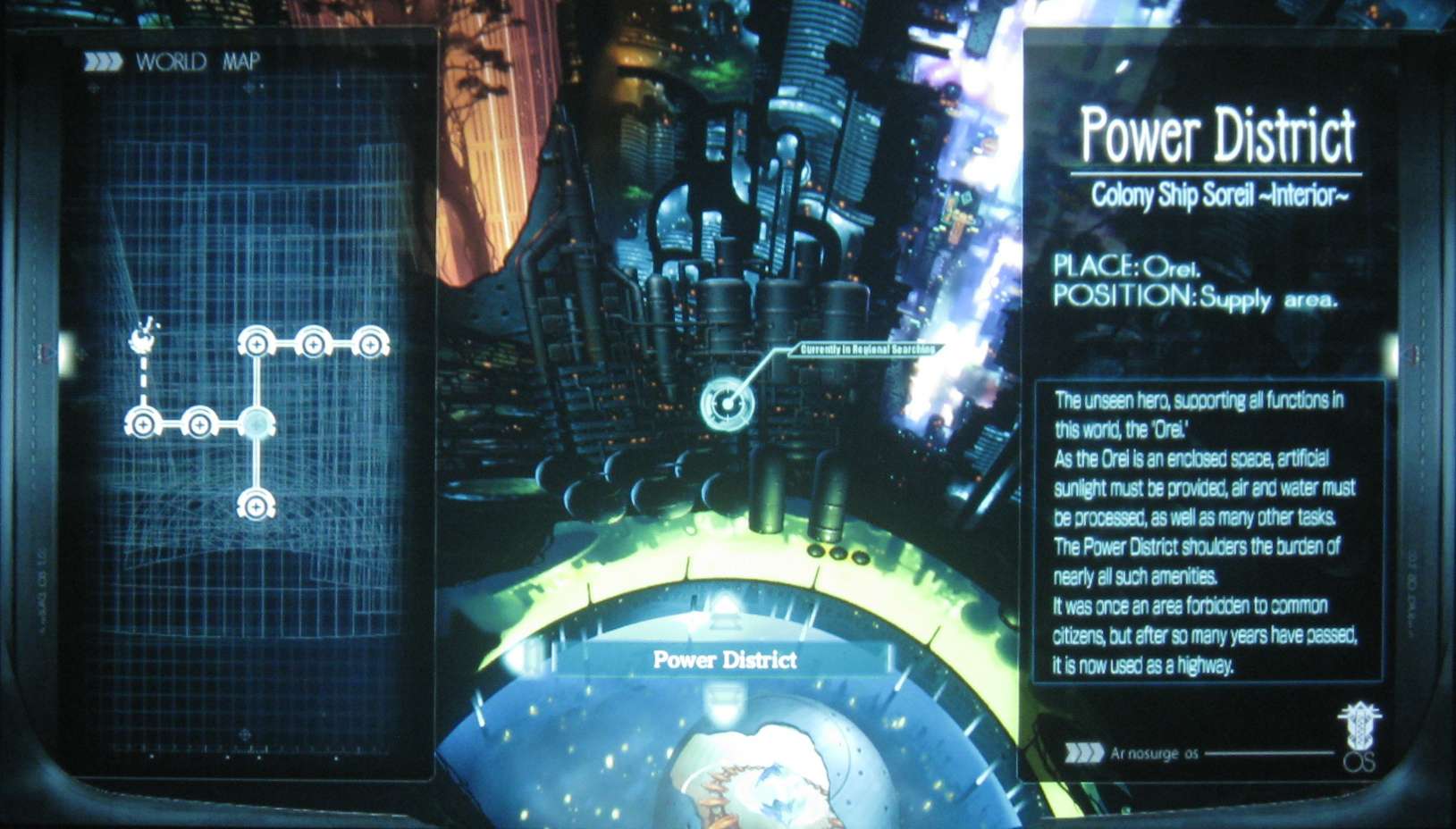This screenshot has width=1456, height=829.
Task: Pick the lowest node on the map route
Action: coord(256,506)
